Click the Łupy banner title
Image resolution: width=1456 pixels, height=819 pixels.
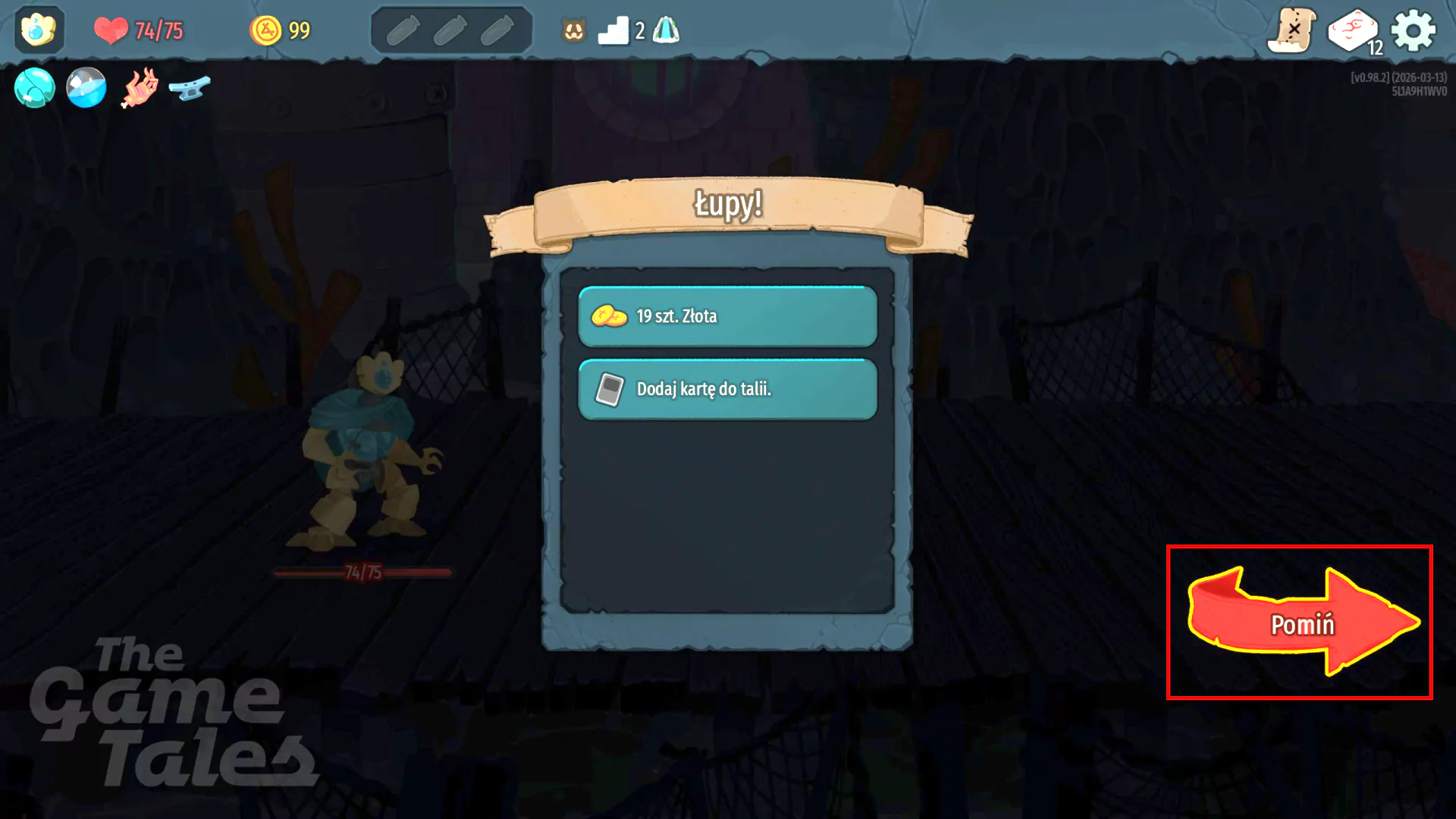[728, 205]
